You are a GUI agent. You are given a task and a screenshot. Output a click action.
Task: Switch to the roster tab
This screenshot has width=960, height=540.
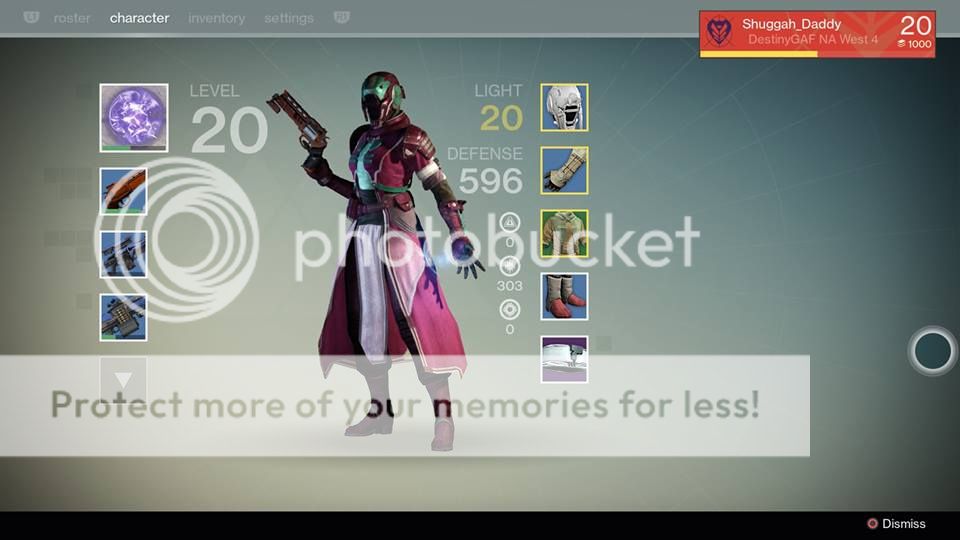(72, 18)
